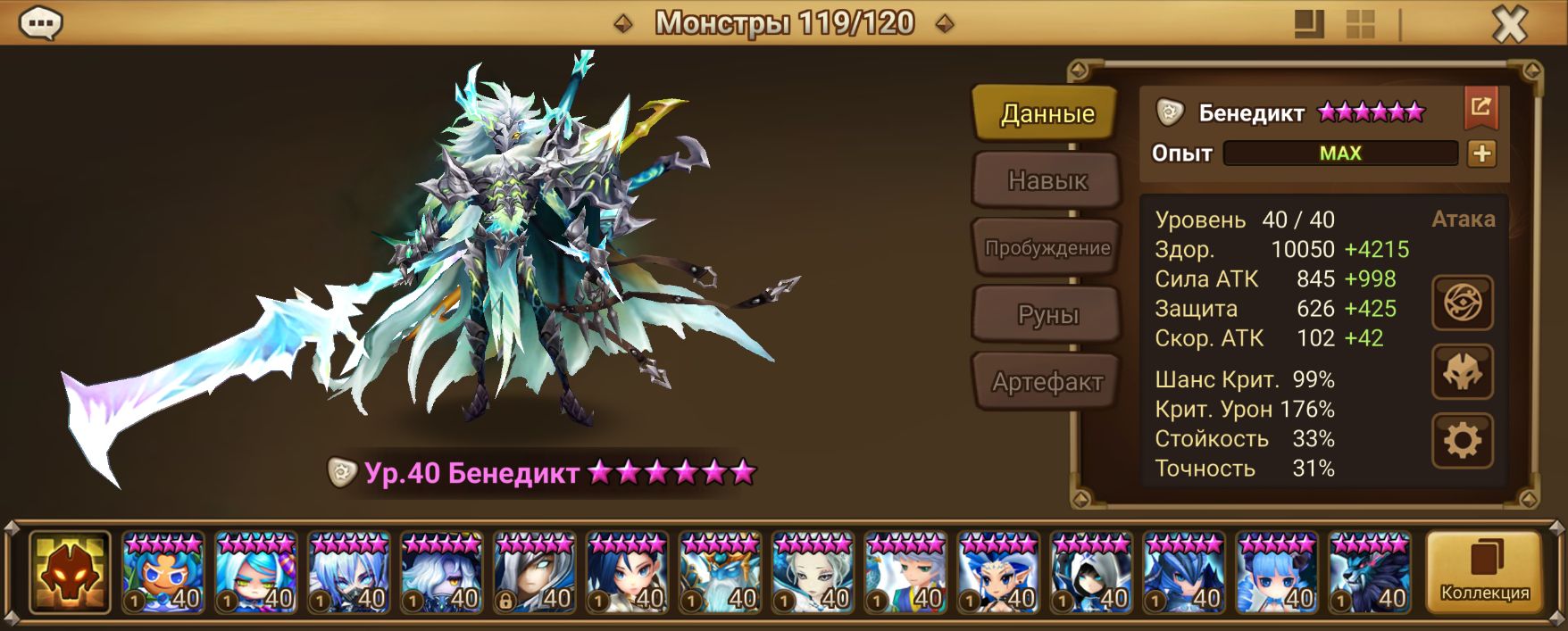1568x631 pixels.
Task: Open the Навык tab
Action: [1047, 180]
